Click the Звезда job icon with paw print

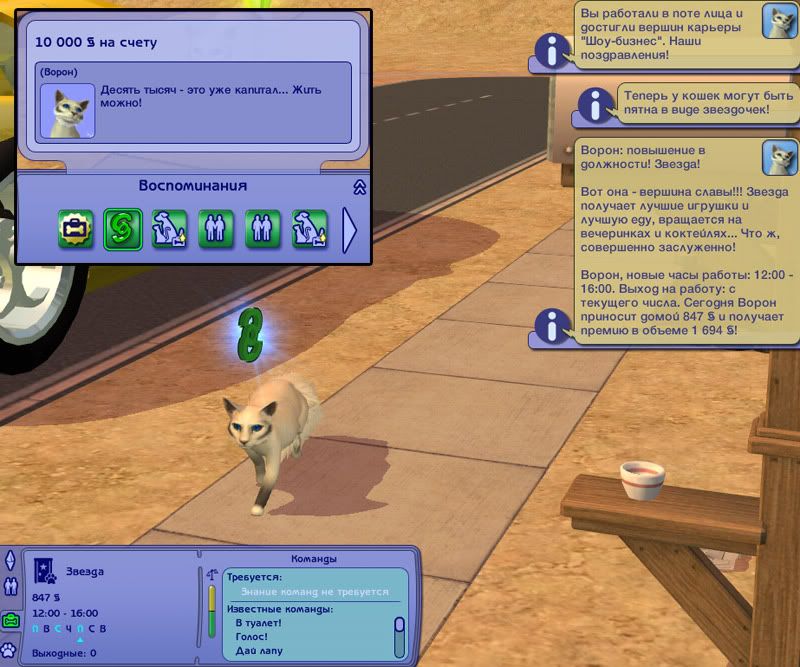tap(46, 572)
